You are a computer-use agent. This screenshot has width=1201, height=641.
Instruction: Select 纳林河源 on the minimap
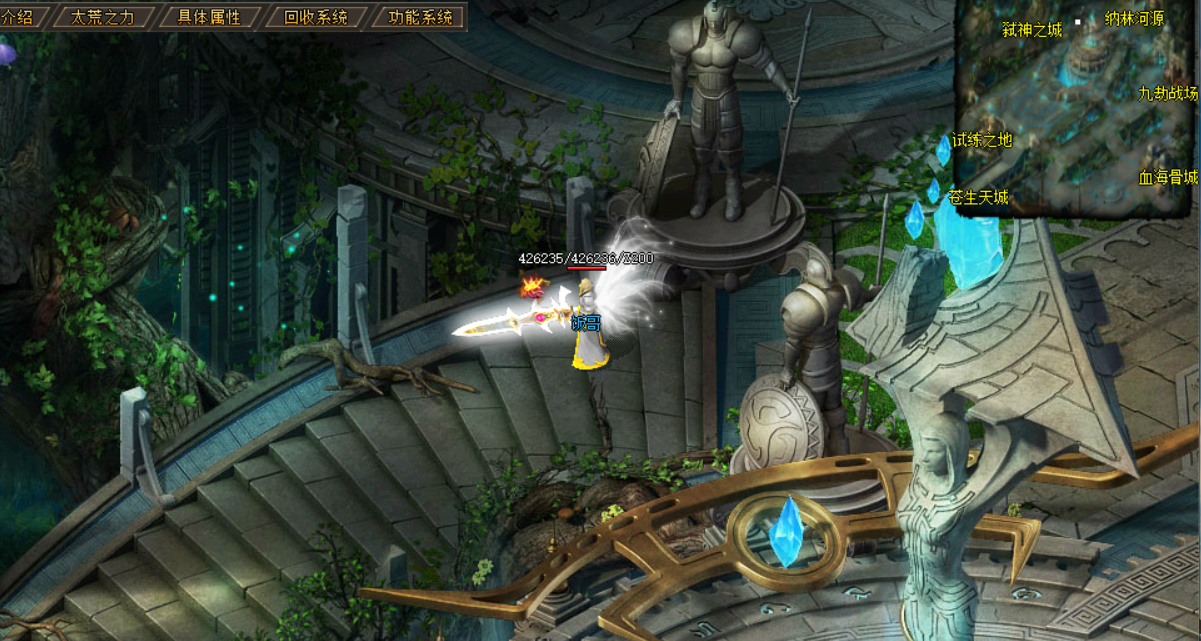click(1134, 19)
